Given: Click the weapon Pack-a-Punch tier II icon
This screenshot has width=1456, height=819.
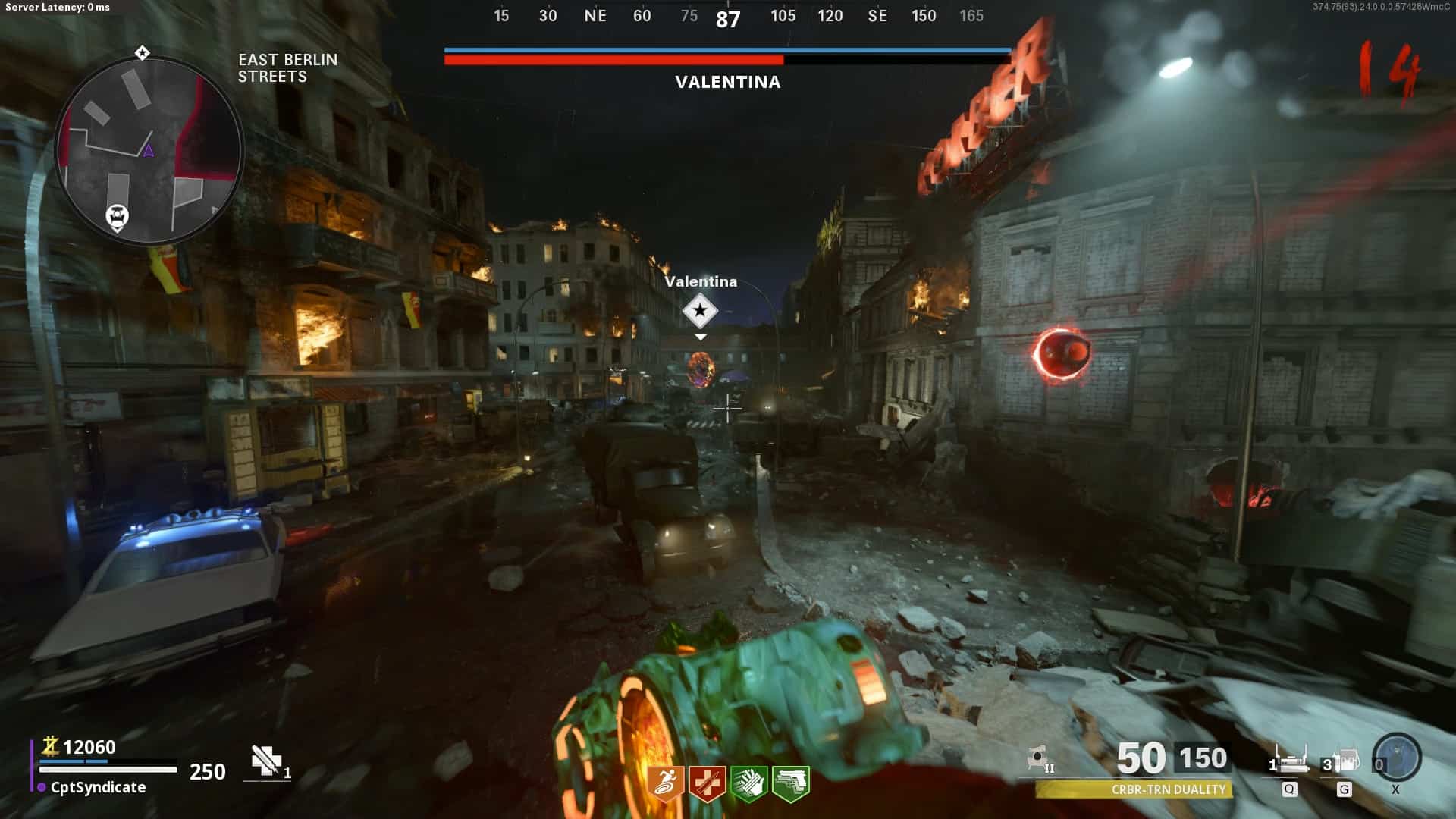Looking at the screenshot, I should pos(1040,758).
